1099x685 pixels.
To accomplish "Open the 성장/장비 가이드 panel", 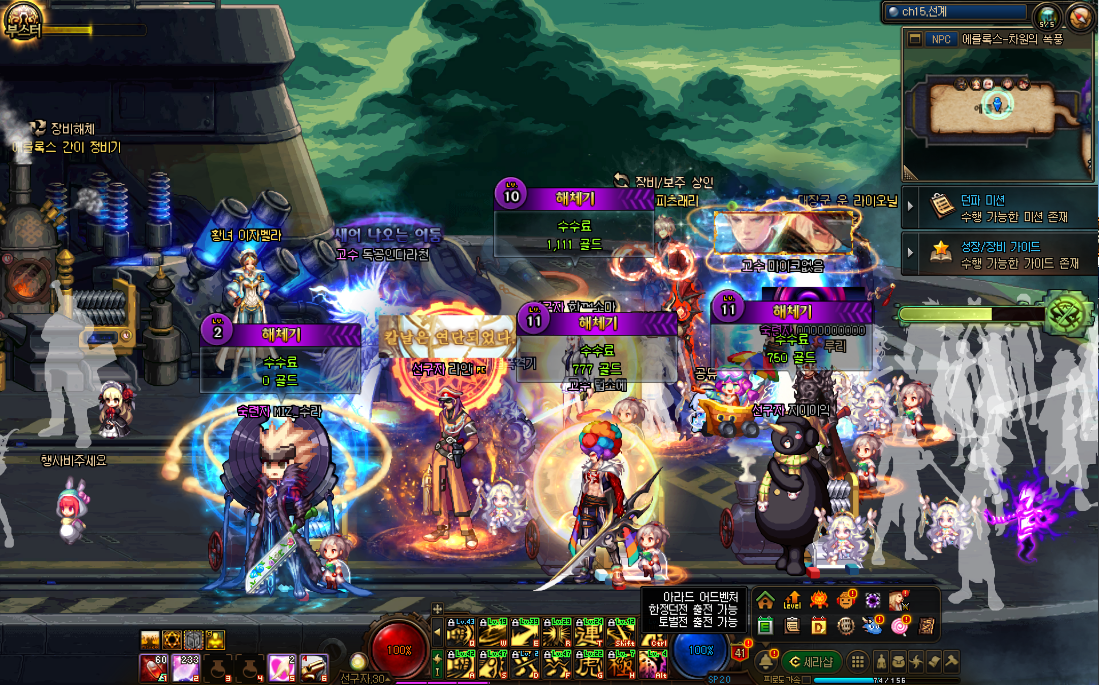I will 998,255.
